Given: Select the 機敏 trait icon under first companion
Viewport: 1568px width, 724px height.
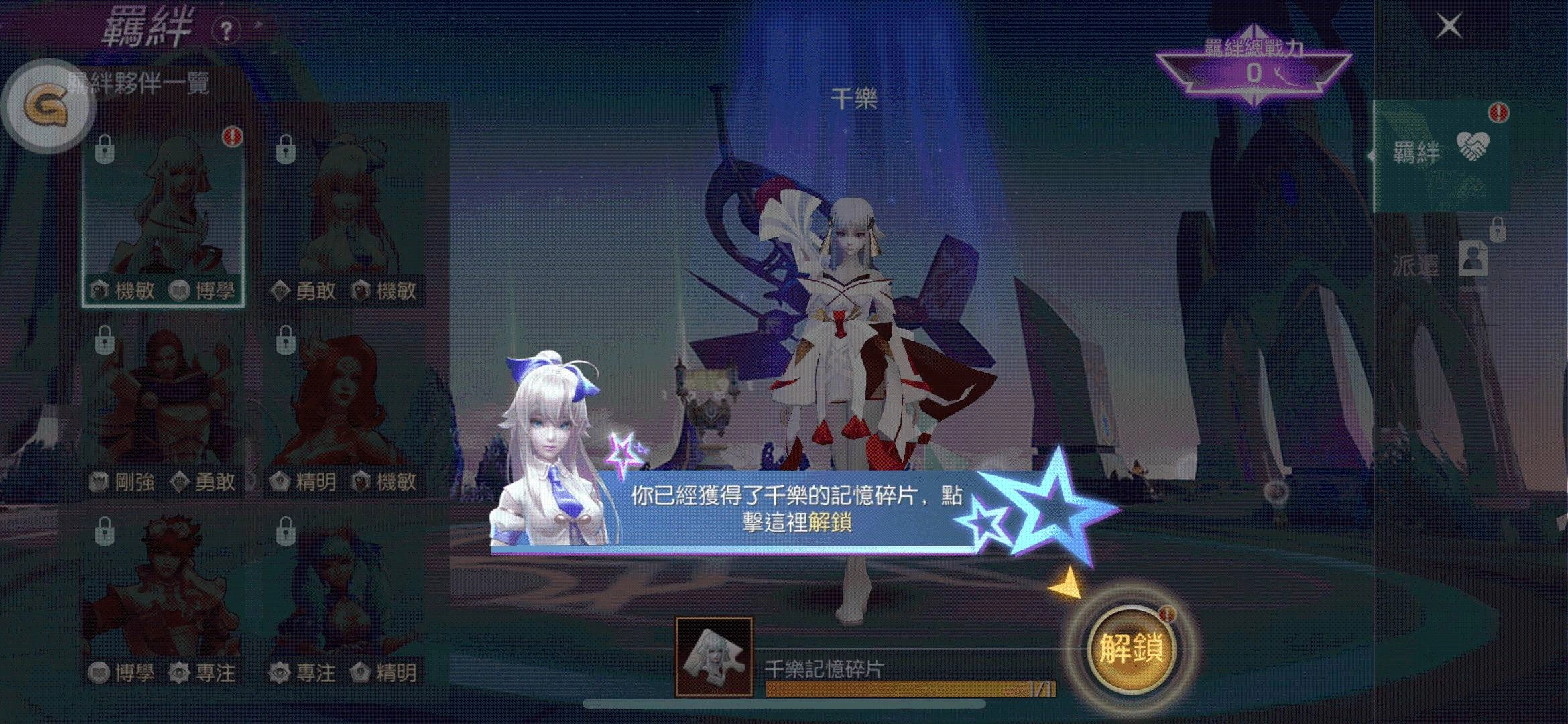Looking at the screenshot, I should pos(99,291).
